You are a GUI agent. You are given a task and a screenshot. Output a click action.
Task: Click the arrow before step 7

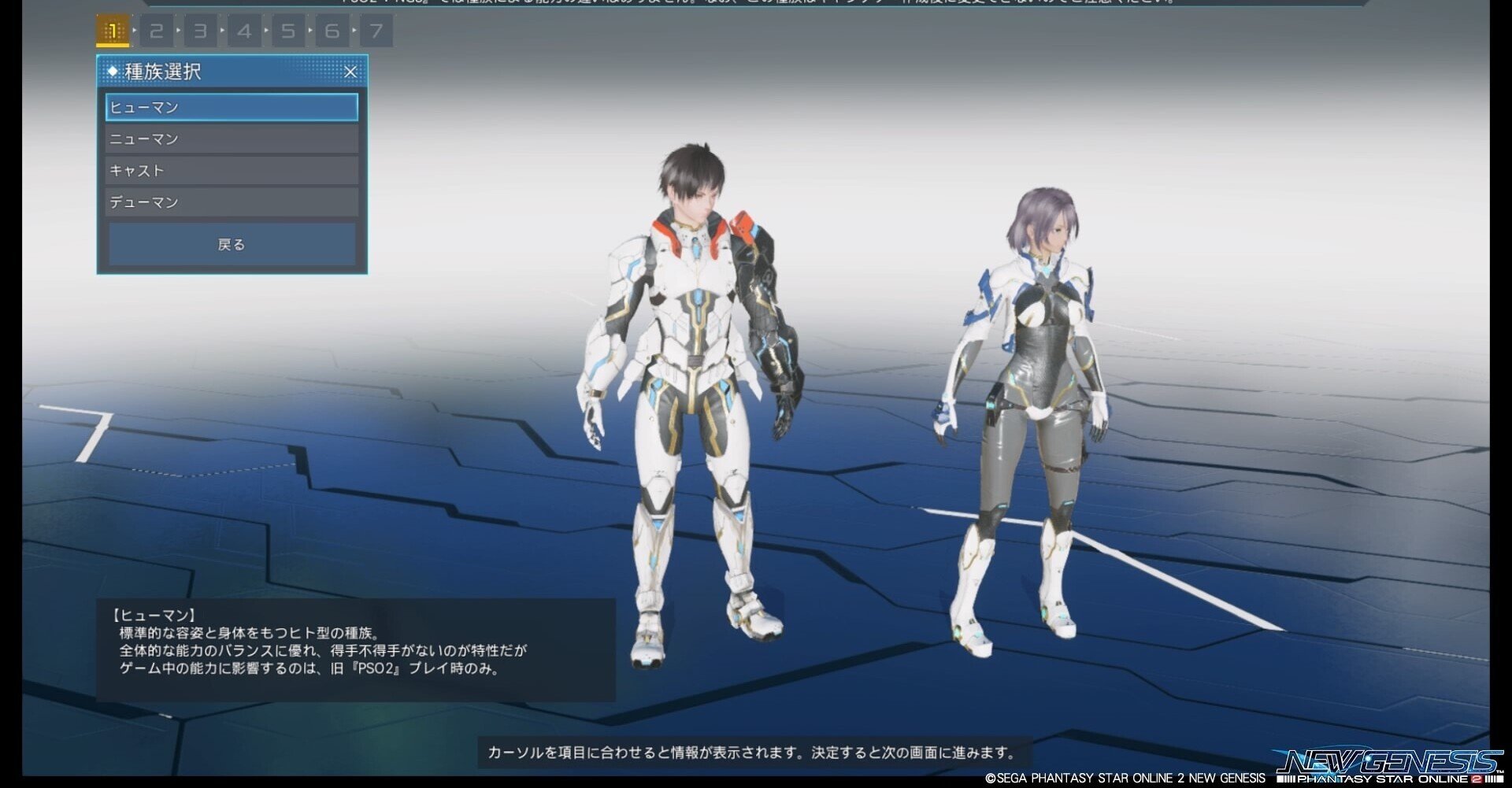(x=356, y=31)
